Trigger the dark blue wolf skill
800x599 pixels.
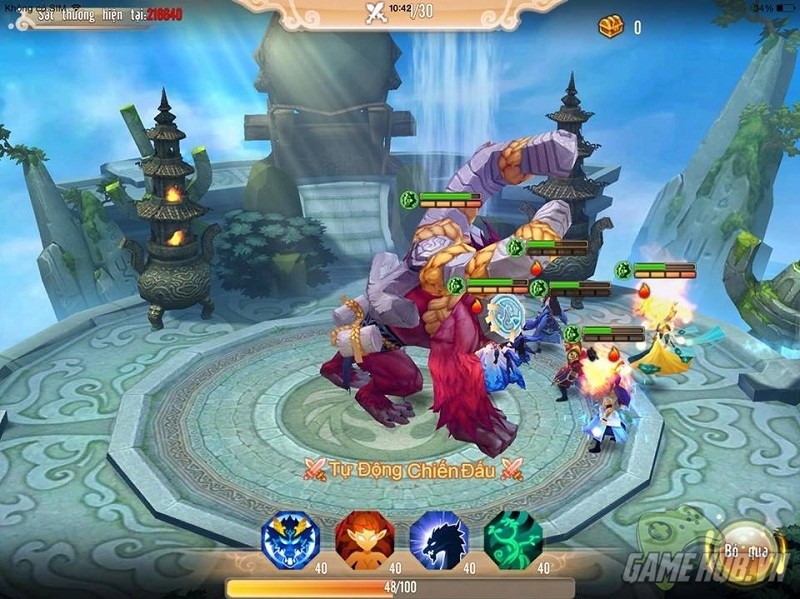point(439,540)
